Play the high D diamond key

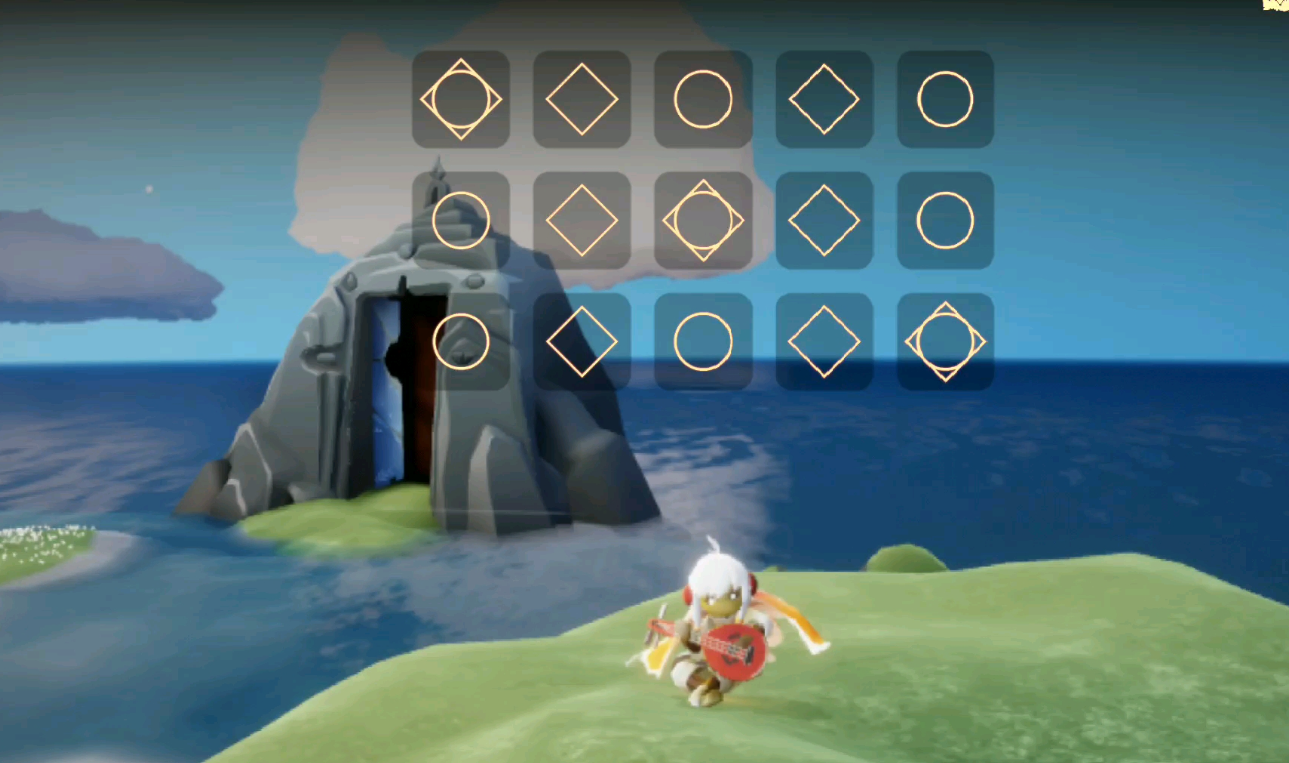(824, 221)
